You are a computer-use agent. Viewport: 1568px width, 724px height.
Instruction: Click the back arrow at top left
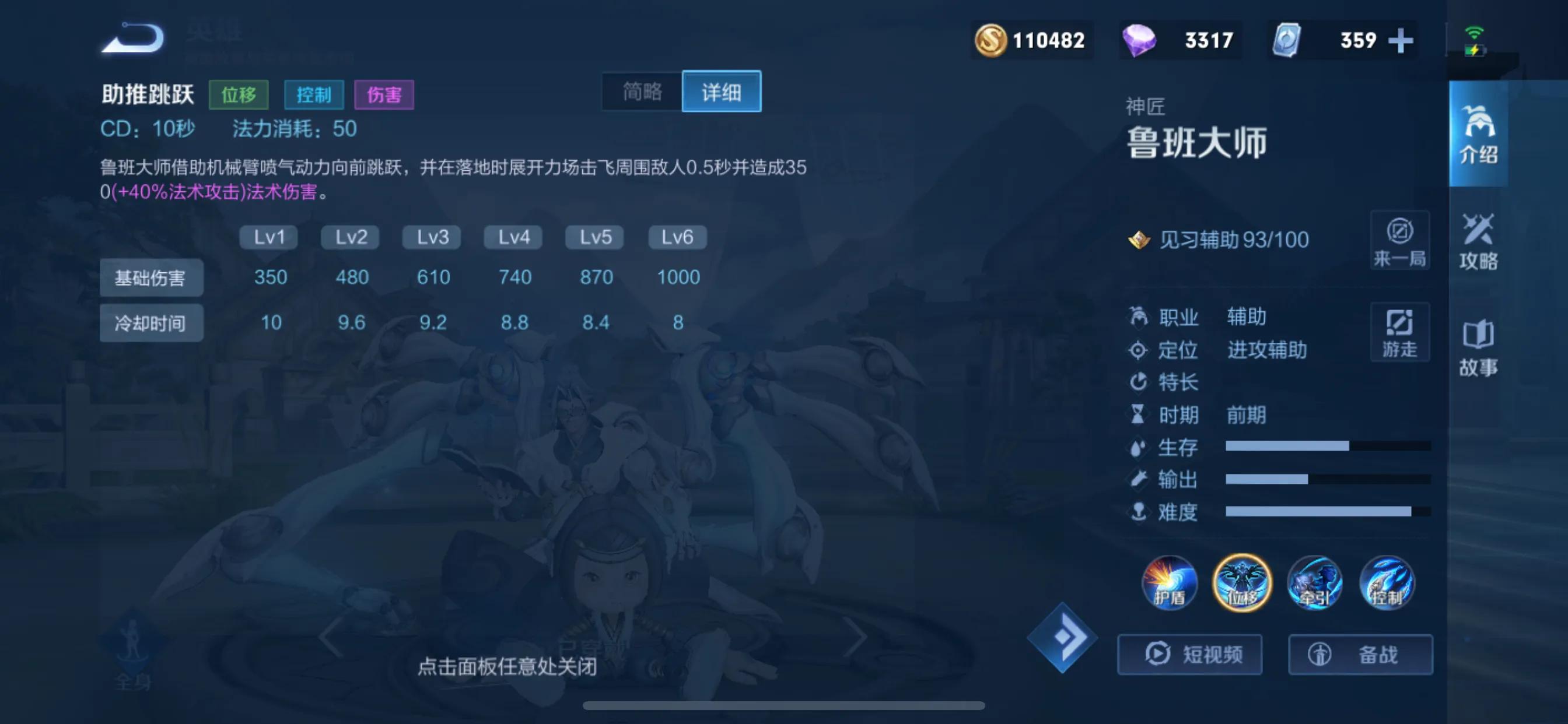[x=131, y=38]
